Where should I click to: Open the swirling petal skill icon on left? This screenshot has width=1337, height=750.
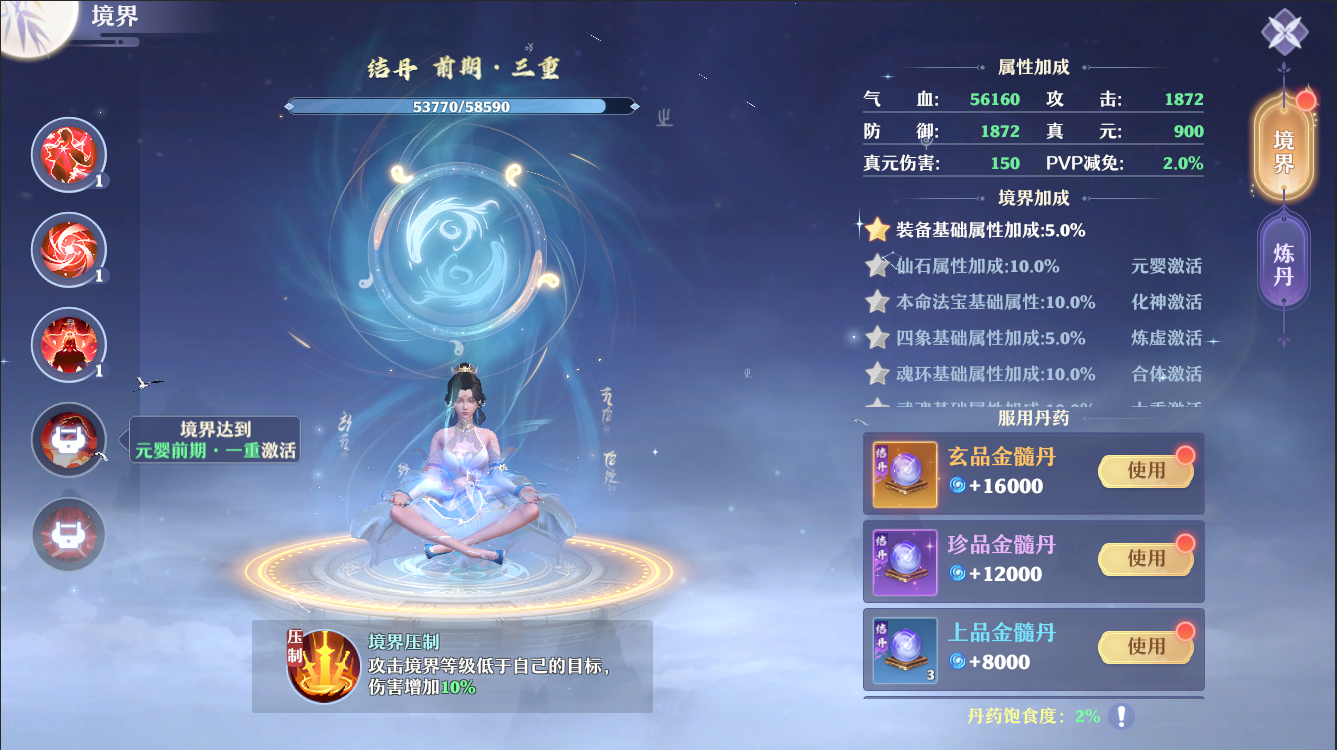click(68, 250)
